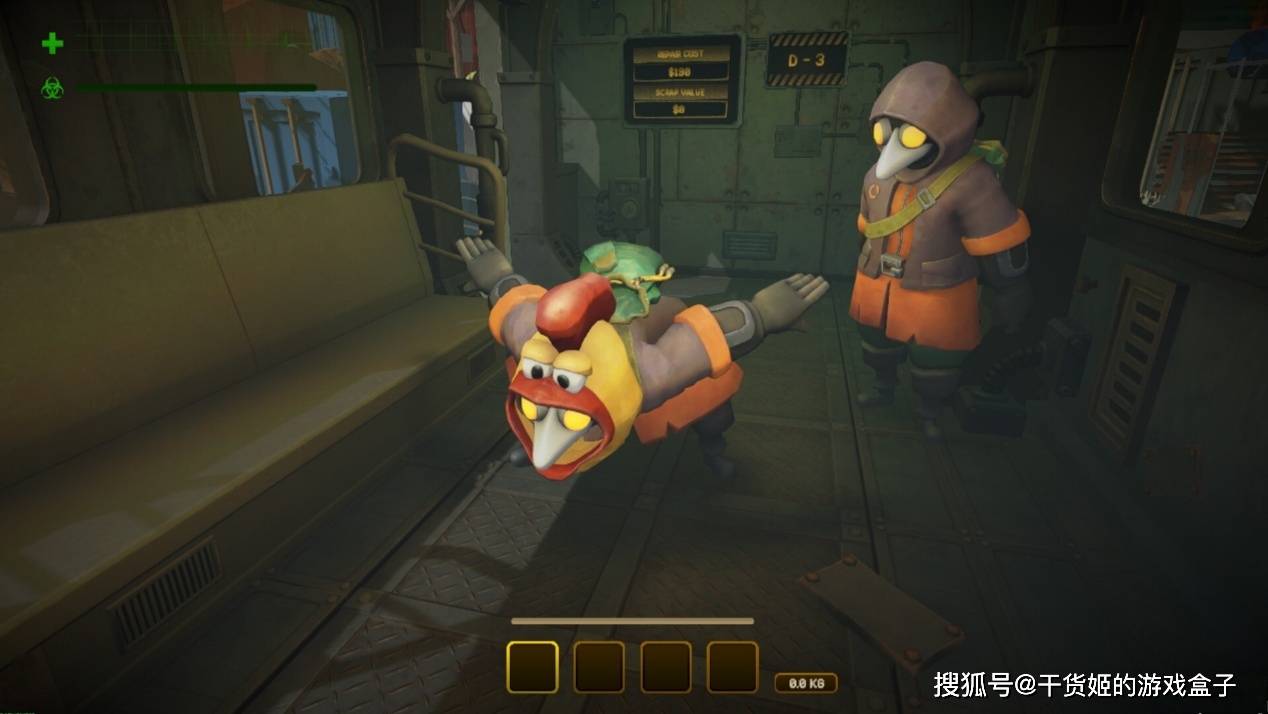Viewport: 1268px width, 714px height.
Task: Select the highlighted hotbar slot
Action: pos(532,667)
